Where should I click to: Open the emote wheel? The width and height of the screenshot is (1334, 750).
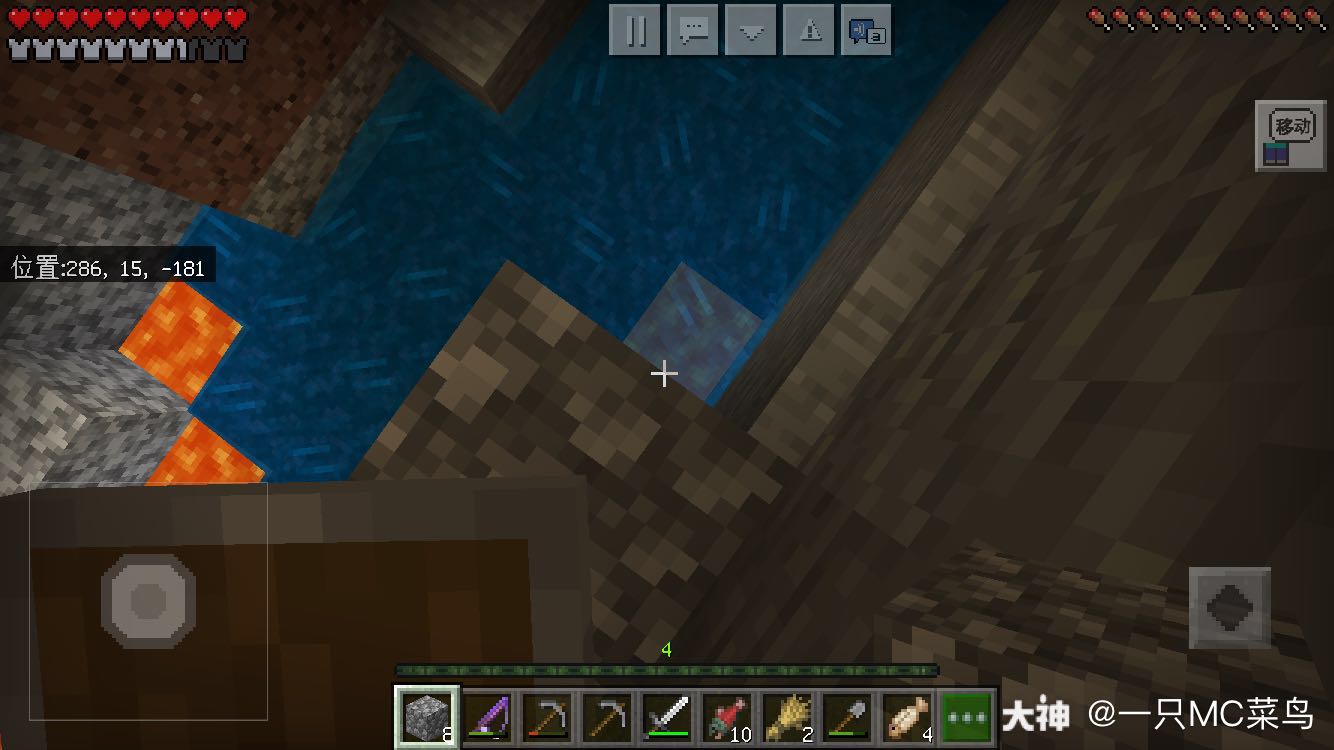[x=750, y=31]
